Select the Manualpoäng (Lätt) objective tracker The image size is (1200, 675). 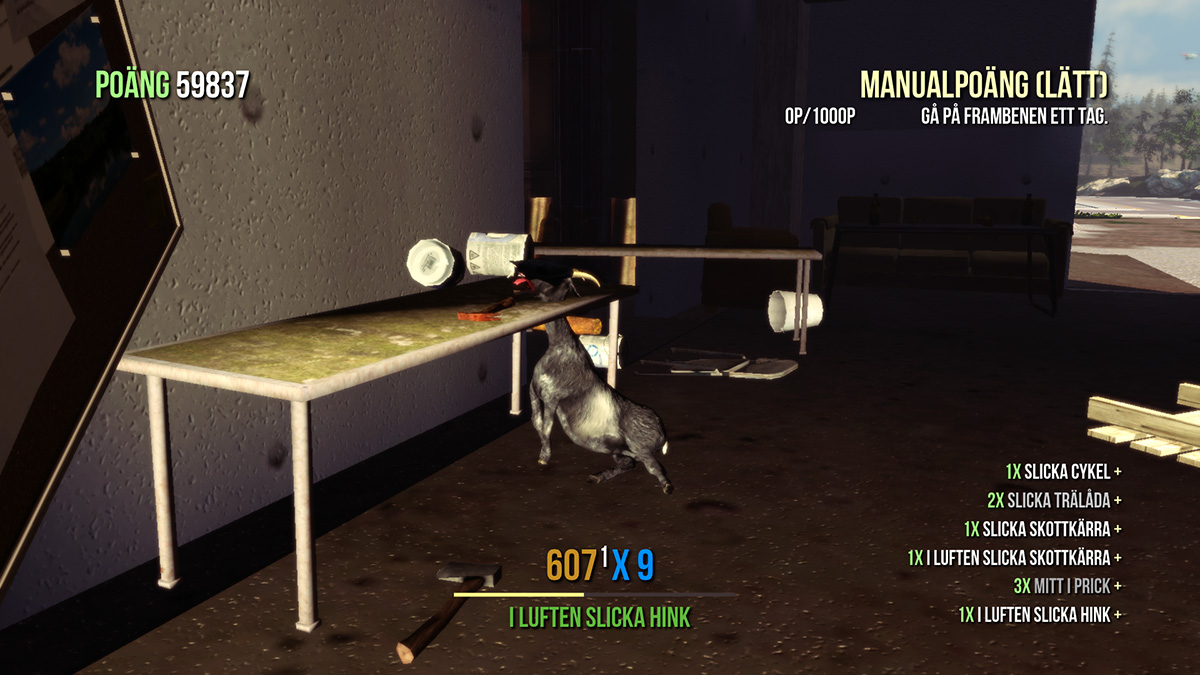[x=984, y=86]
